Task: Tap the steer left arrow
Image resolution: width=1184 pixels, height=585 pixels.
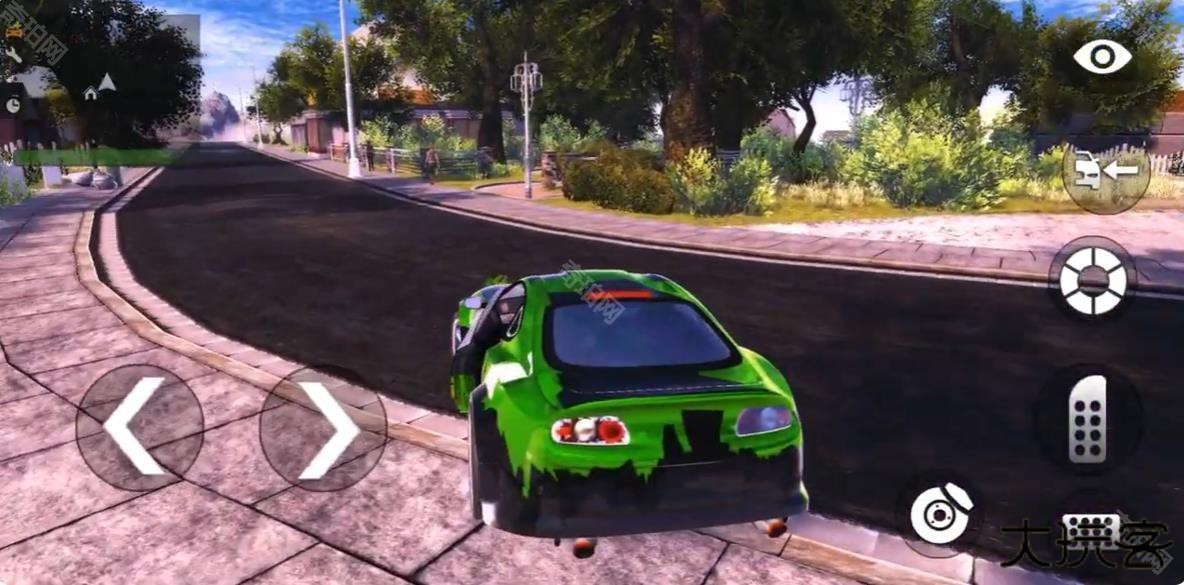Action: pos(137,427)
